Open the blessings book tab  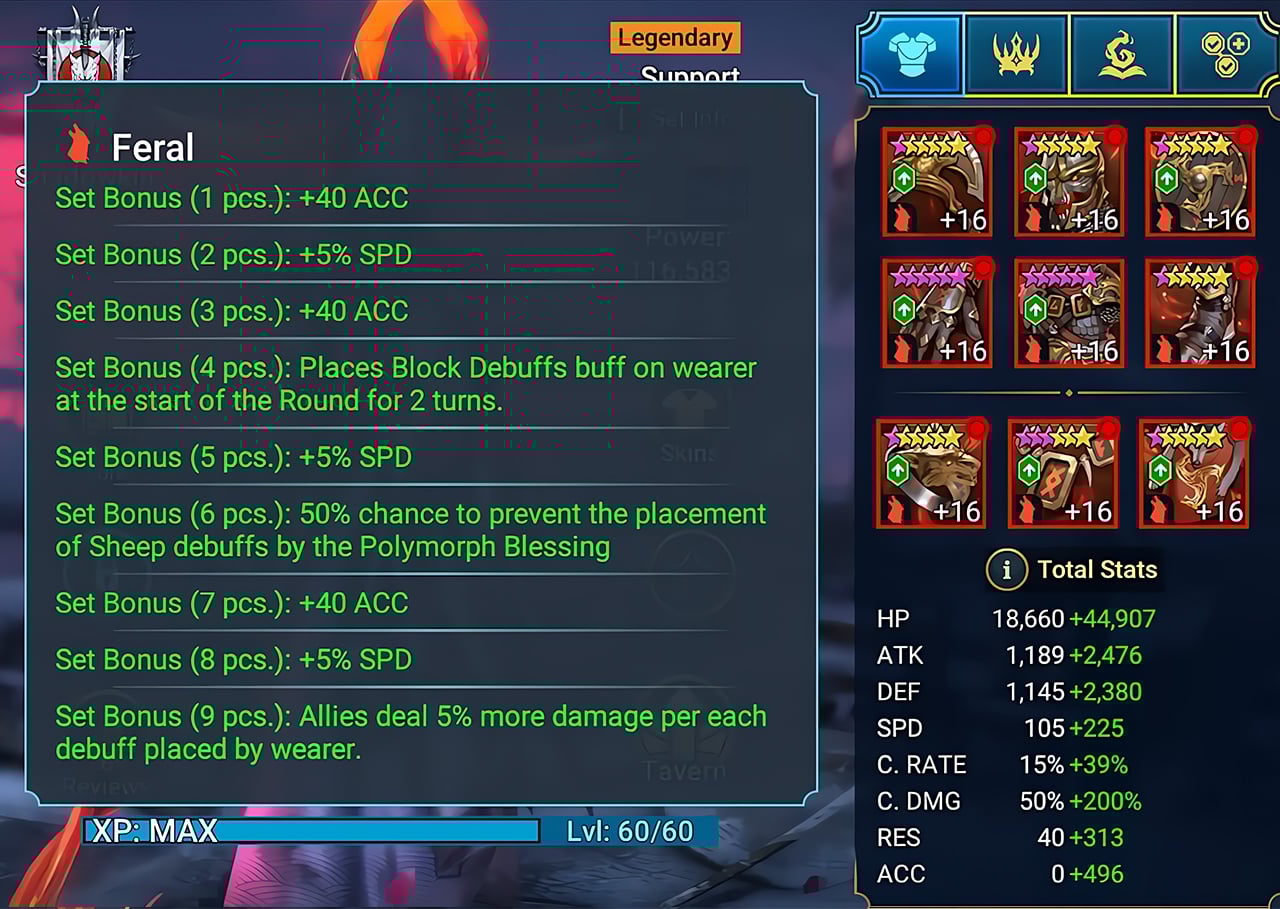[x=1122, y=56]
